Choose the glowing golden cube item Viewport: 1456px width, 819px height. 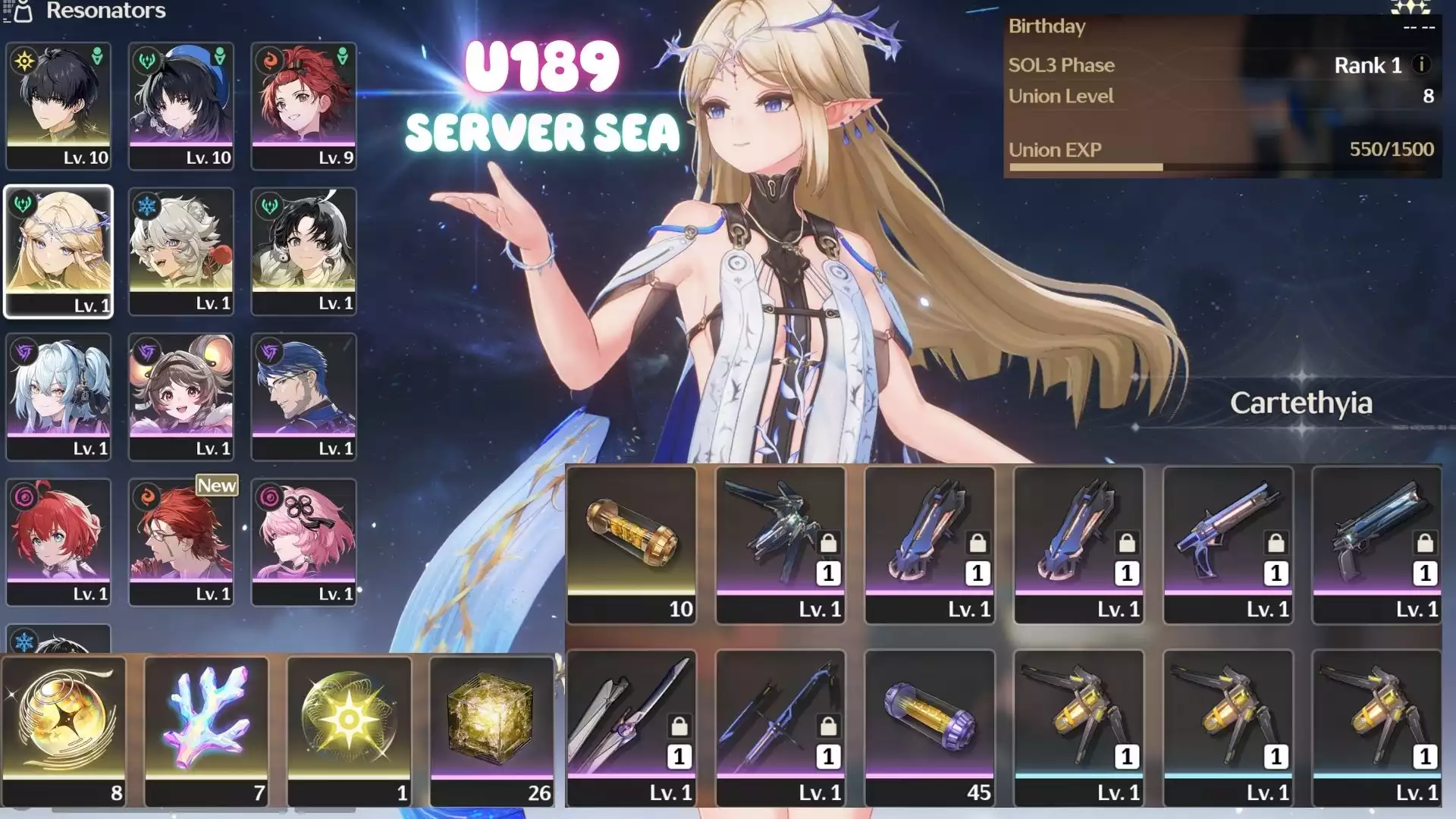(x=491, y=730)
